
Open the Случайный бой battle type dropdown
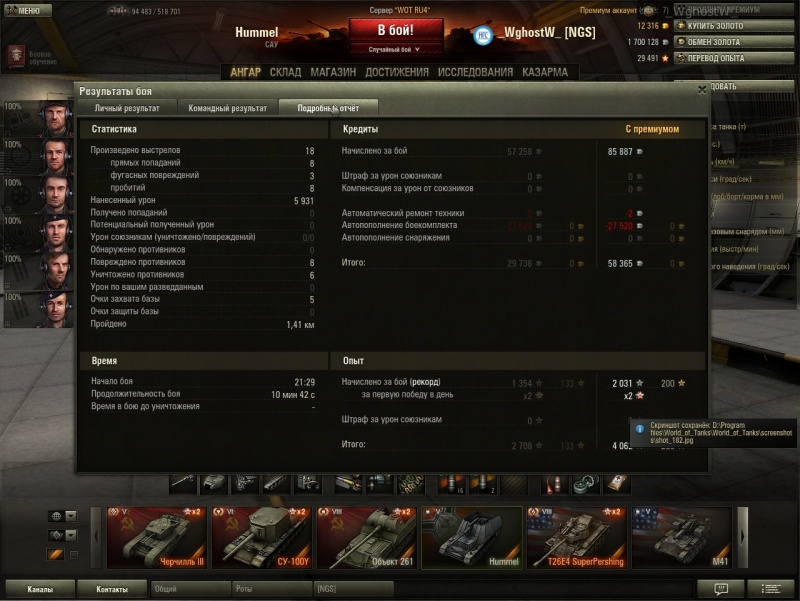[394, 49]
